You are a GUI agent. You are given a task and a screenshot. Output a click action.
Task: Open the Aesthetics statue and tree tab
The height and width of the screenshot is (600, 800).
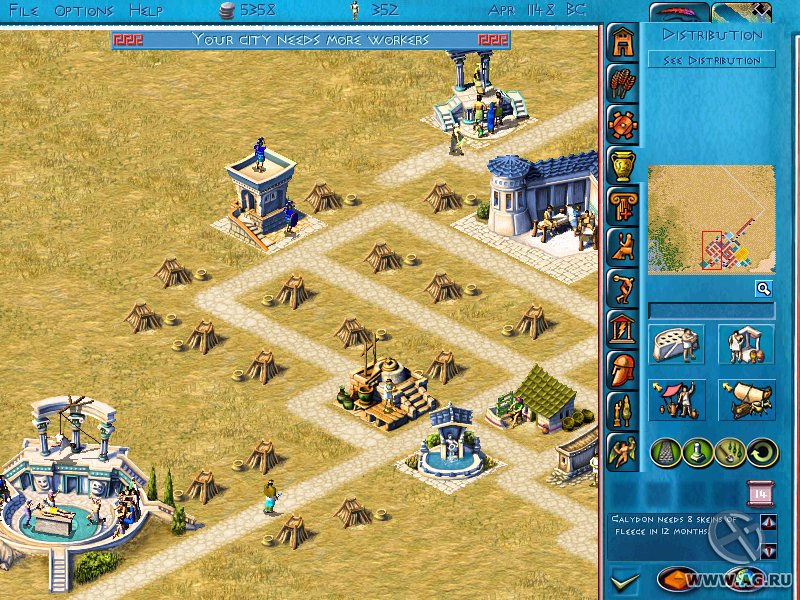point(622,408)
